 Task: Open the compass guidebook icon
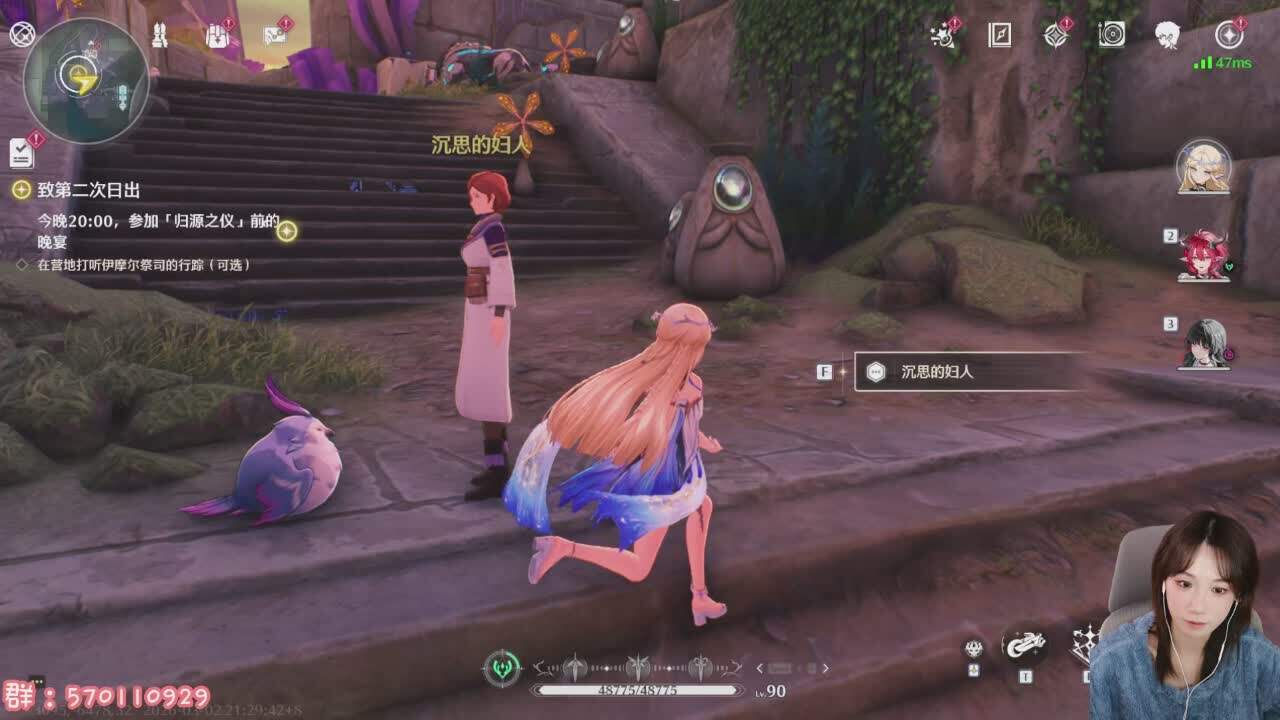pyautogui.click(x=999, y=36)
